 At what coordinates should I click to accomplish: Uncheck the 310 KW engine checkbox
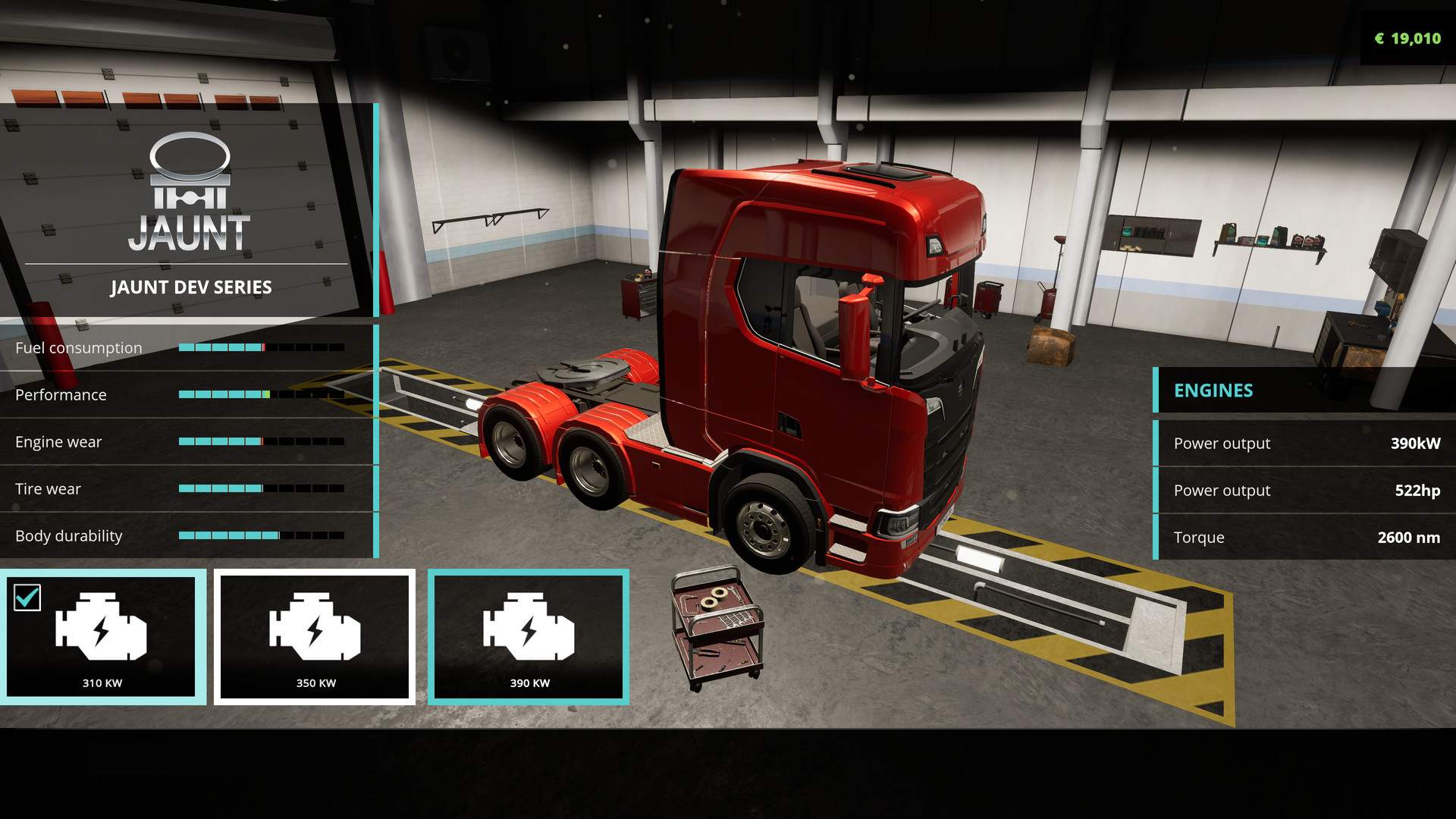point(27,598)
